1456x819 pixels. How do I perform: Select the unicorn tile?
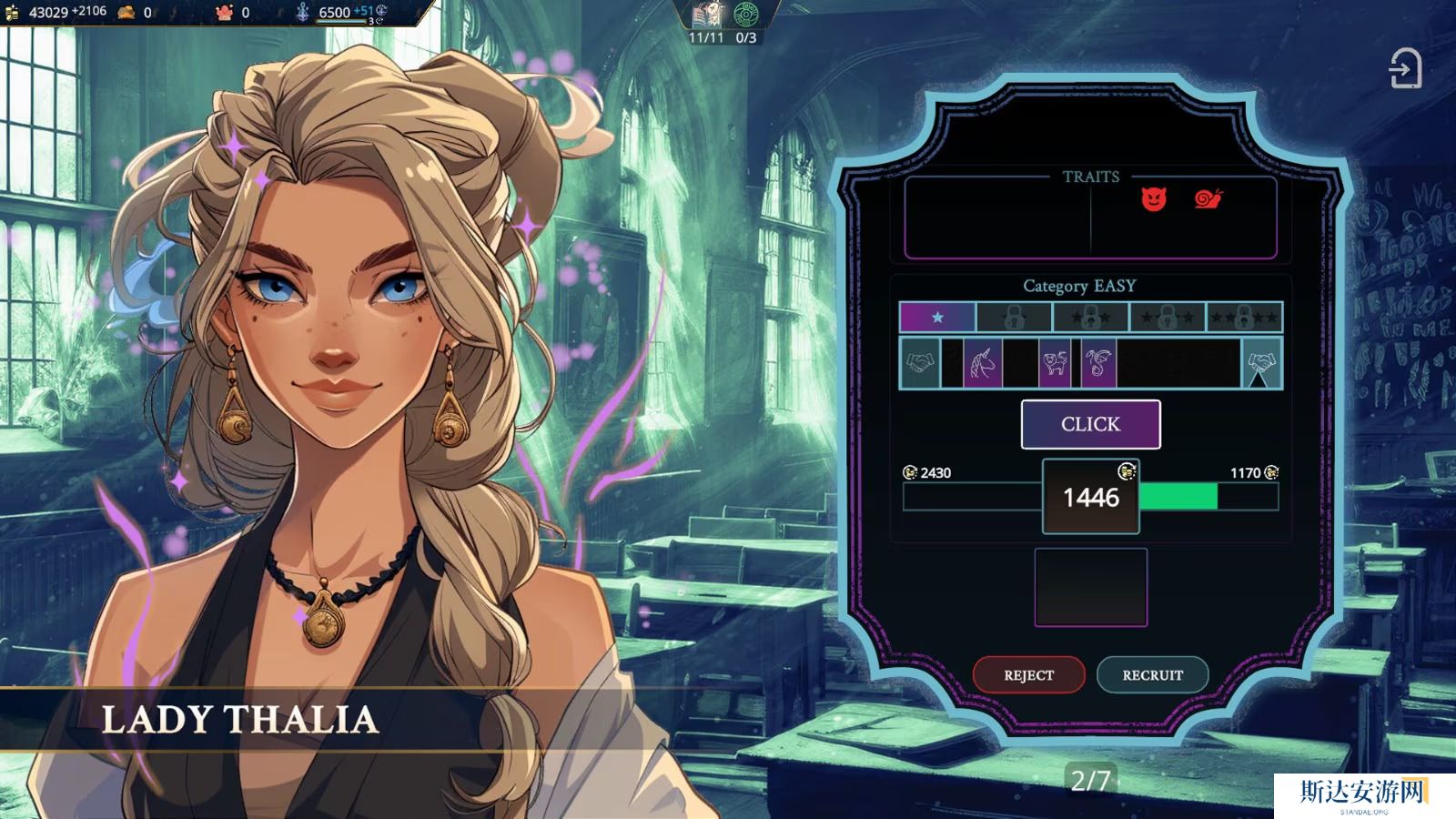983,364
